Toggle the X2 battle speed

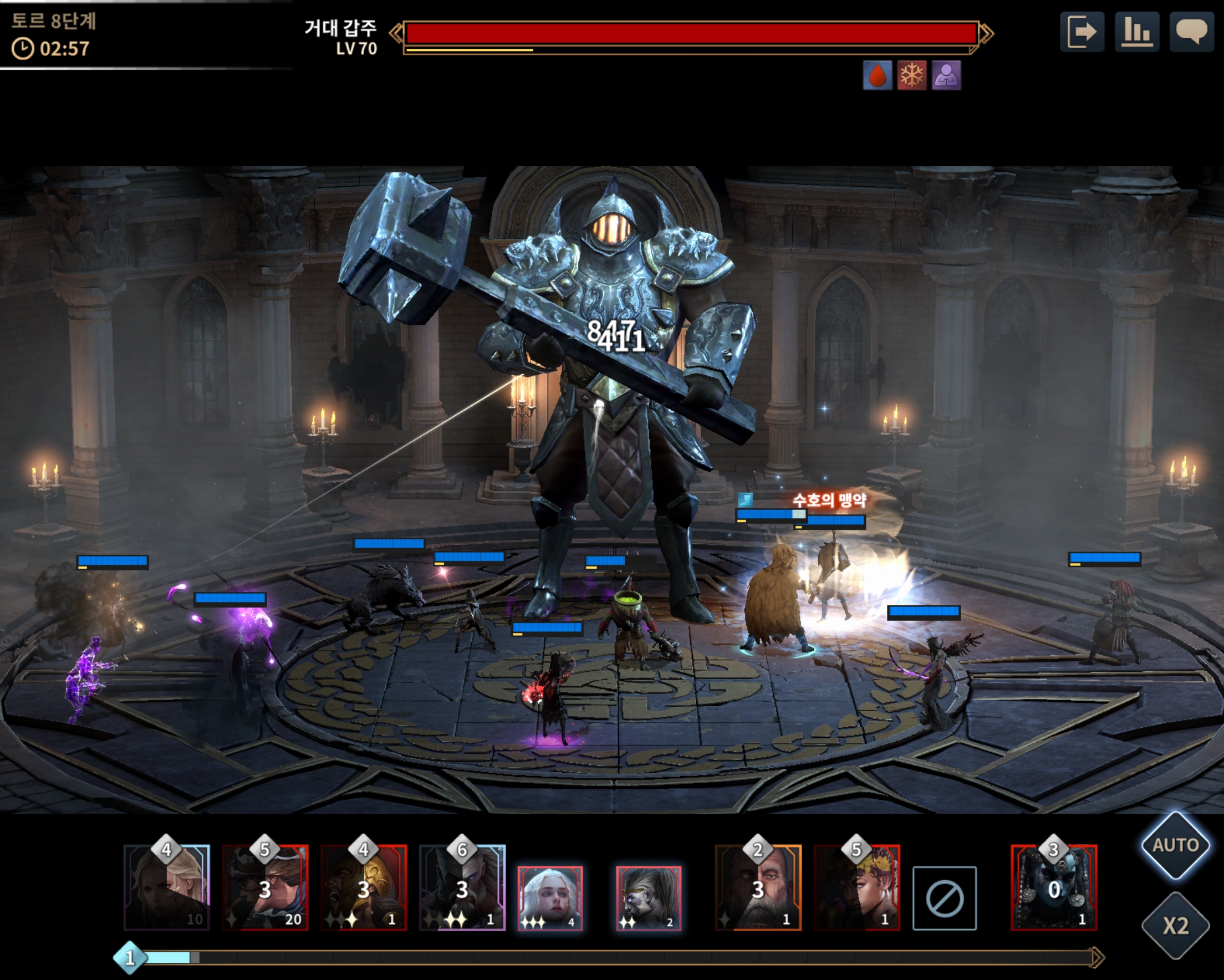(x=1175, y=926)
